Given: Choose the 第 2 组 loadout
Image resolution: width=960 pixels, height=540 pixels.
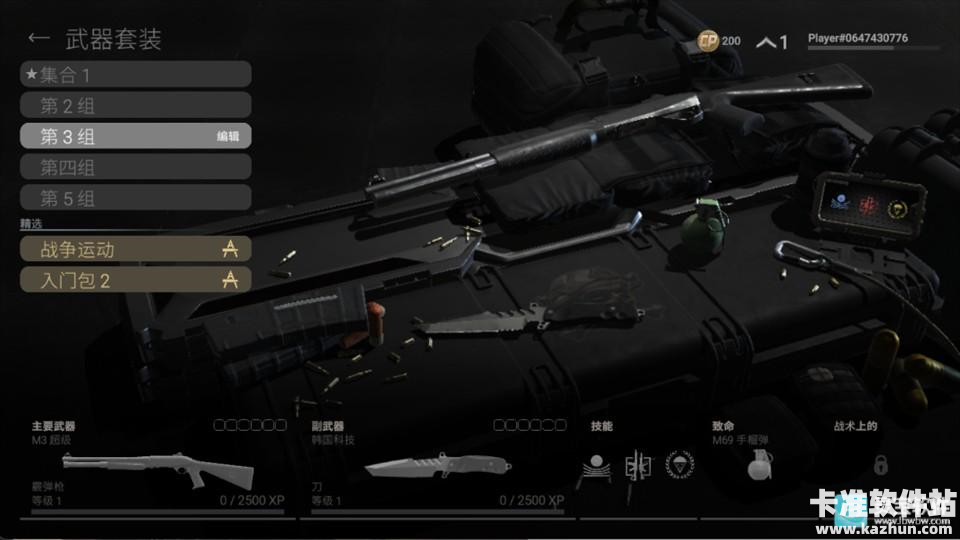Looking at the screenshot, I should [x=135, y=105].
